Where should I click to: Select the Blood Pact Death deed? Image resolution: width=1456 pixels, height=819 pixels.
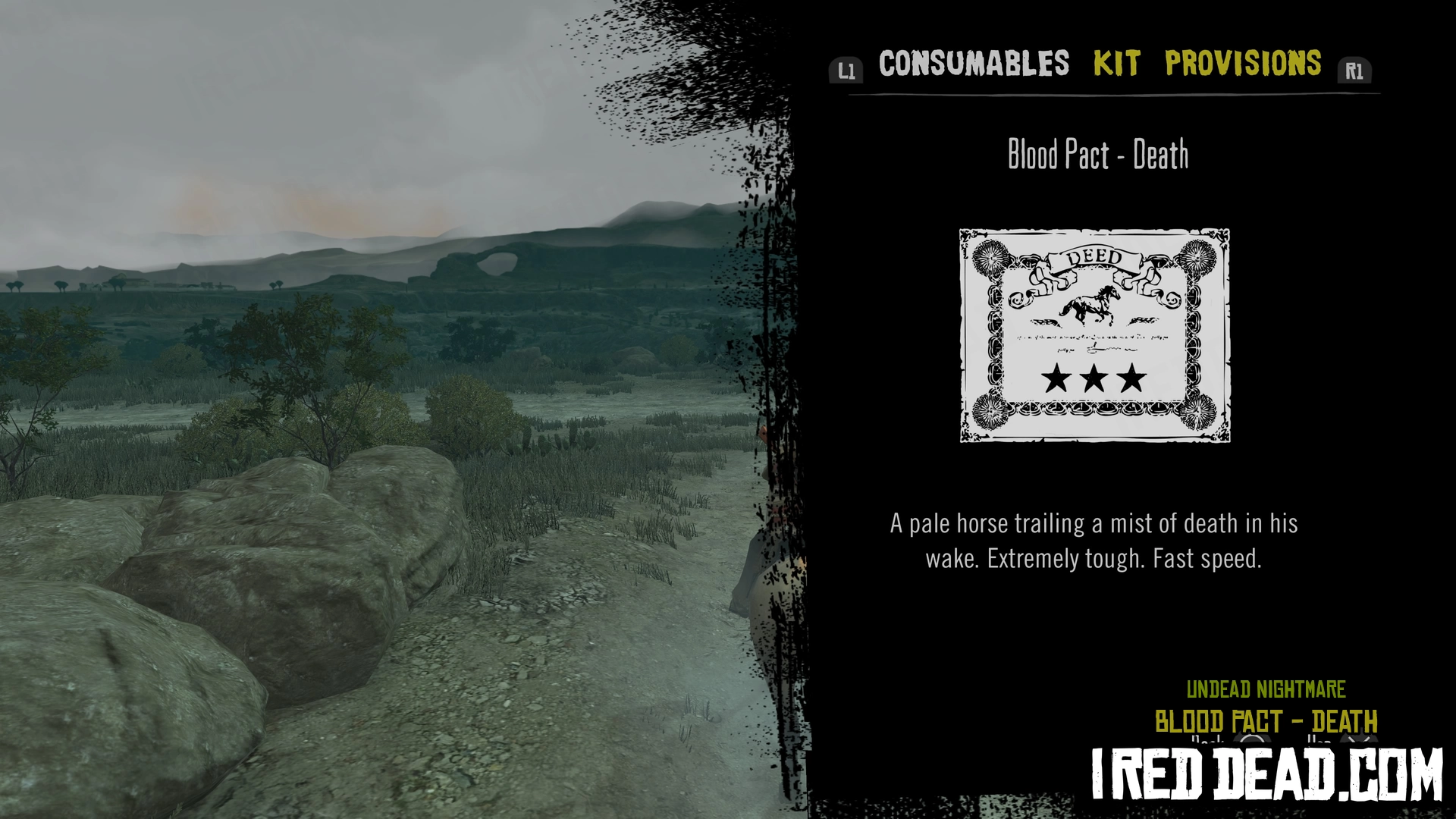click(1094, 335)
